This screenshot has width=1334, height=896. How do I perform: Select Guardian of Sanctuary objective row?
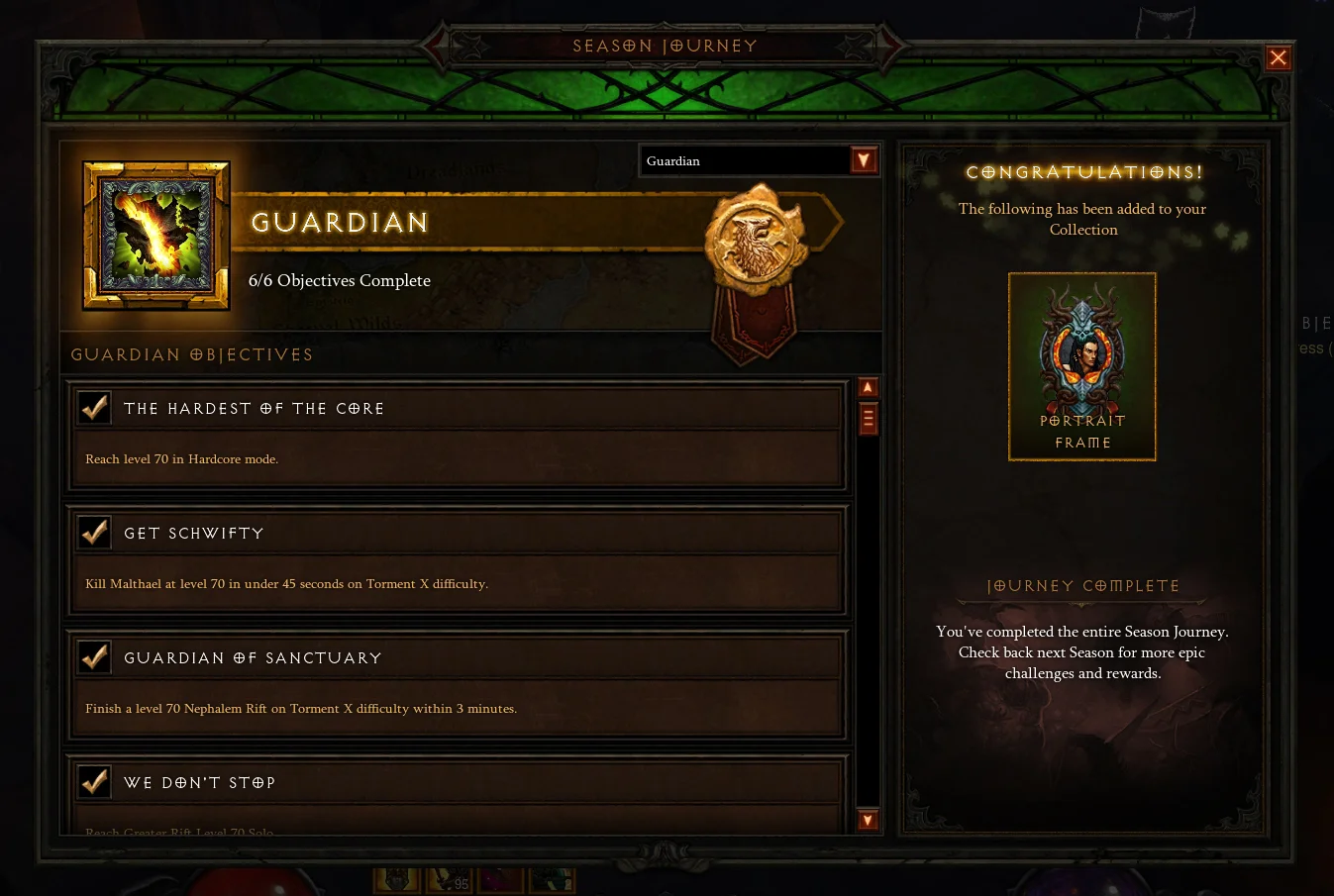tap(458, 684)
